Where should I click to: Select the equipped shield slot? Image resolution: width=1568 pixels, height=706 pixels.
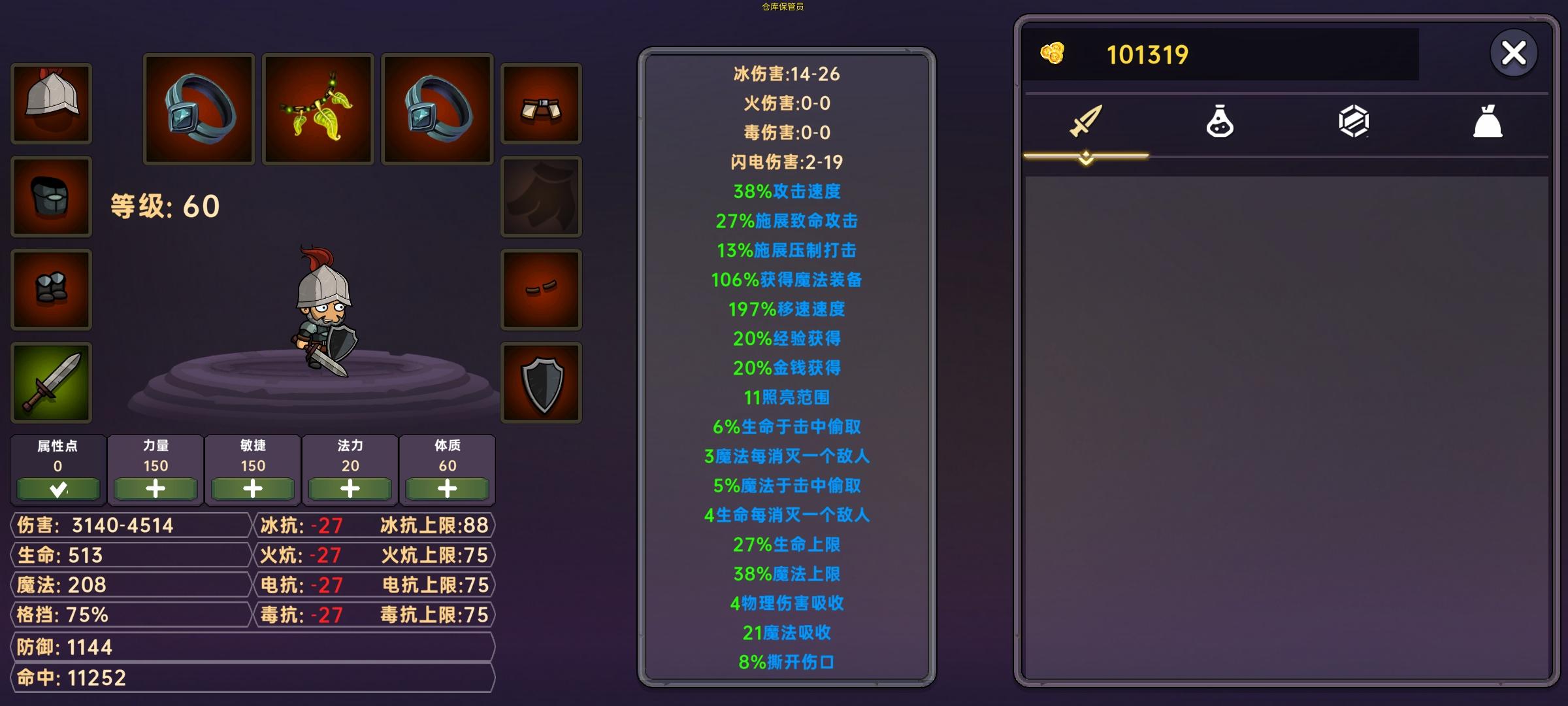point(540,382)
